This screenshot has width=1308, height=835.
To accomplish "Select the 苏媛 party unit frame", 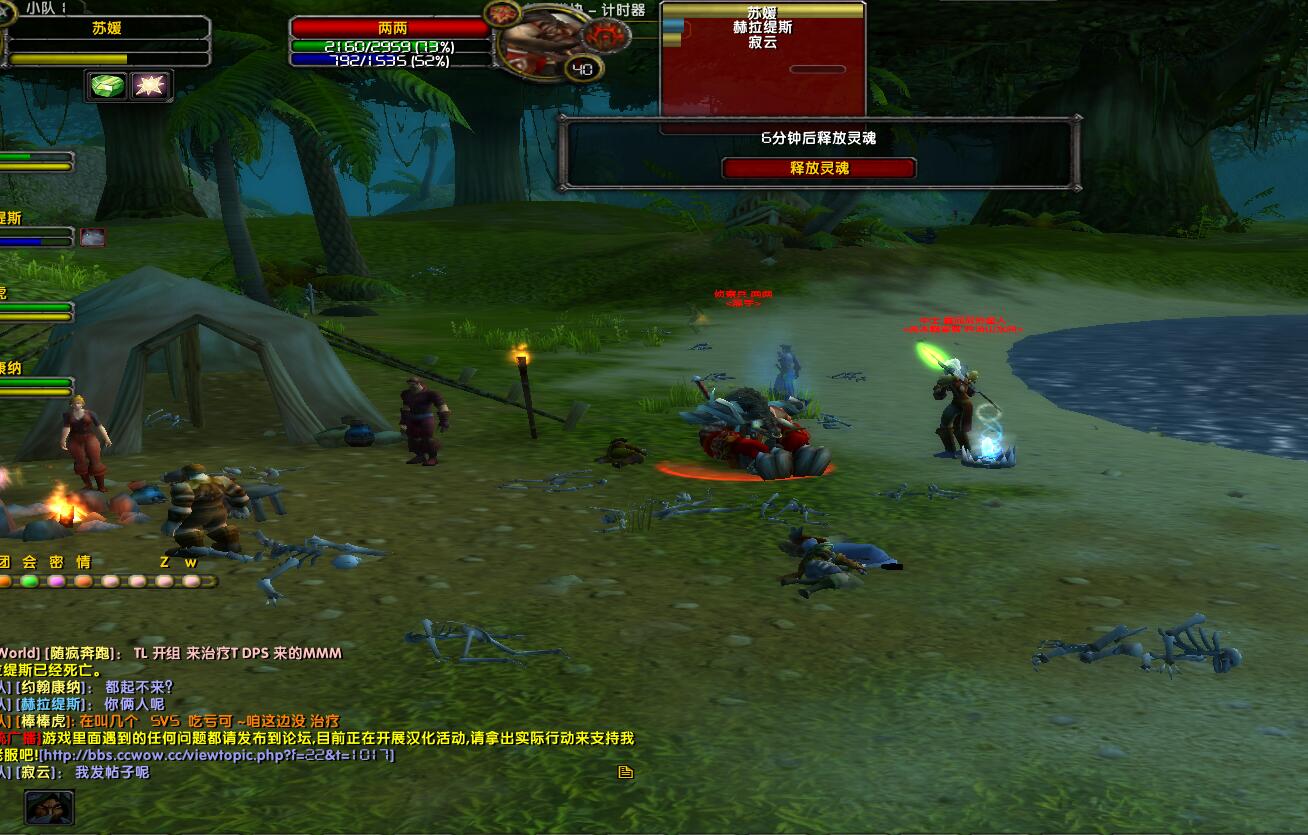I will (x=107, y=29).
